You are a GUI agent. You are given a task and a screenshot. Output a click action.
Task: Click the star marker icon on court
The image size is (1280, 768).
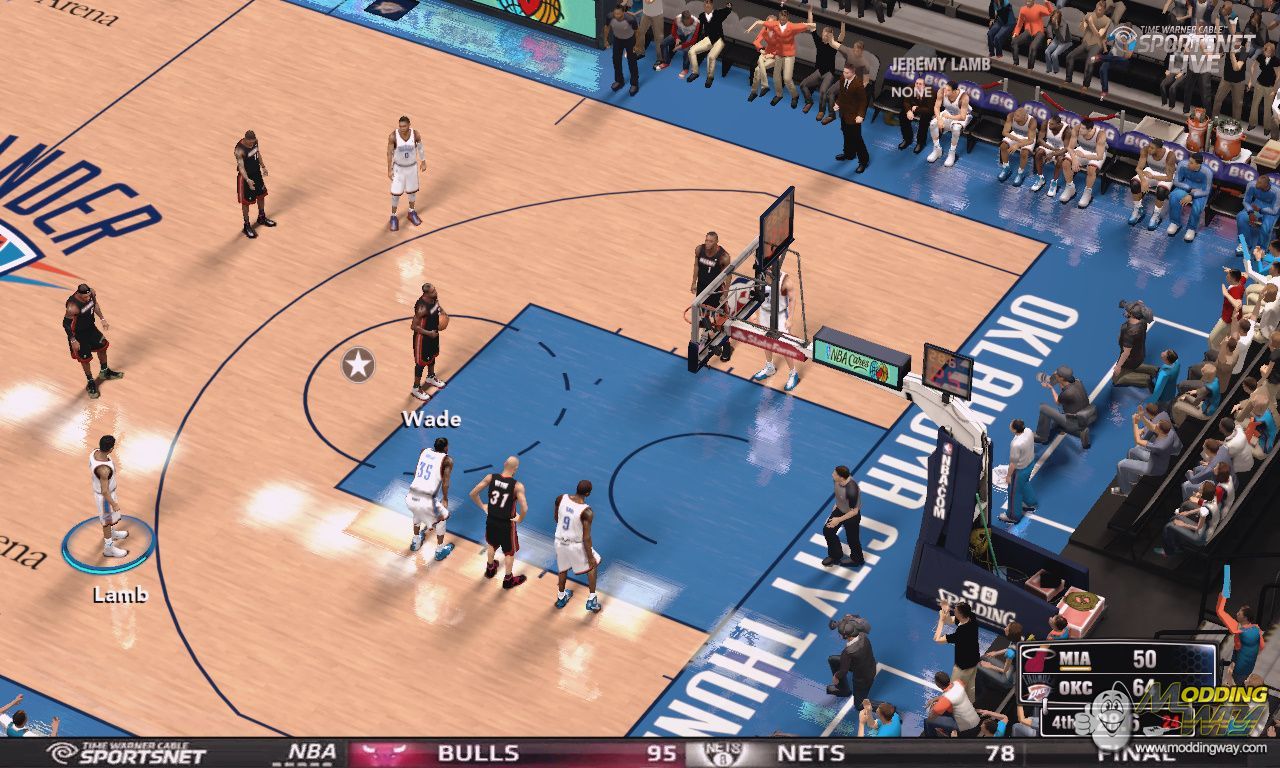(x=358, y=365)
